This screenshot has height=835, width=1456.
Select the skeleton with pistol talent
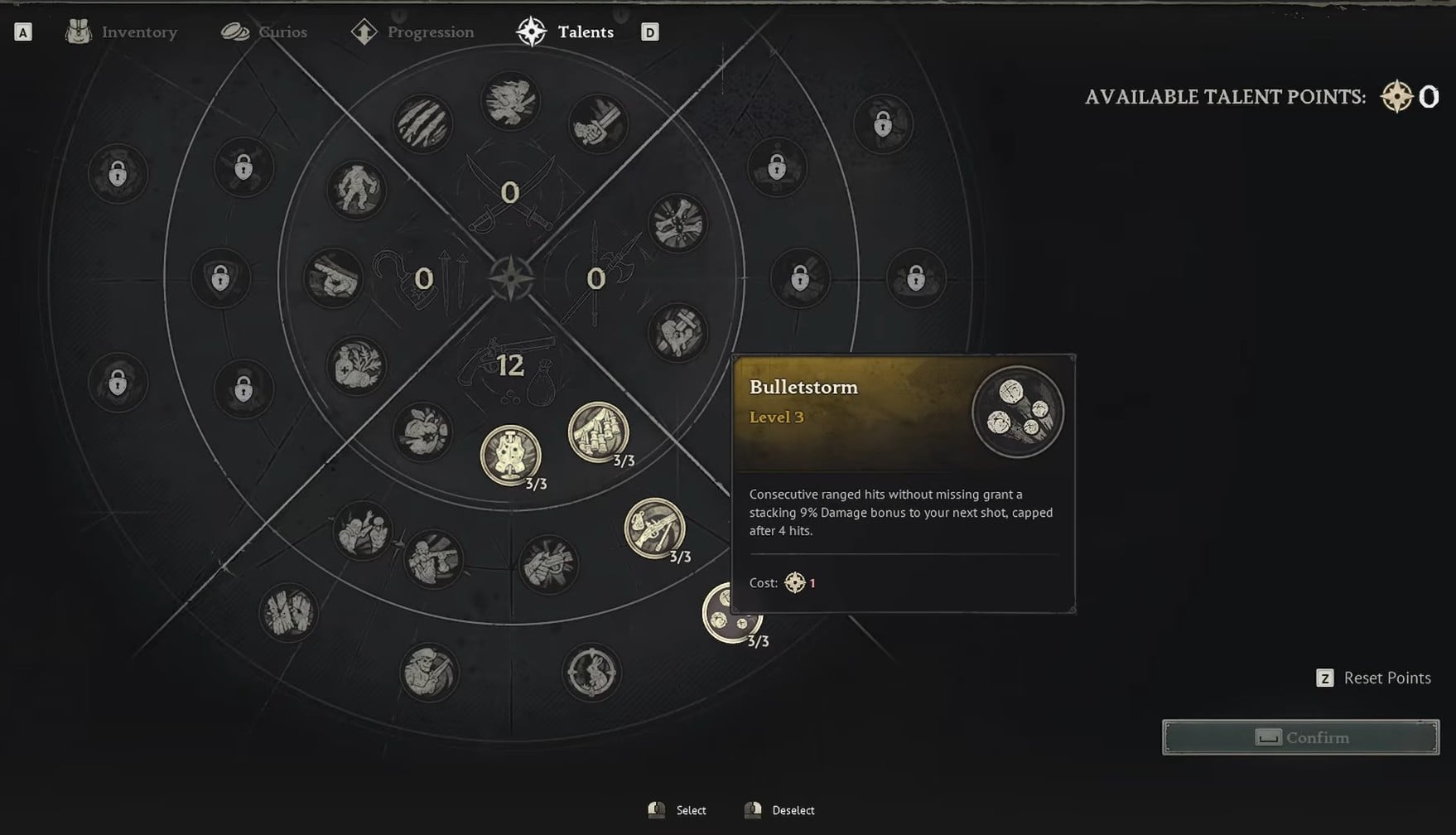[x=429, y=672]
